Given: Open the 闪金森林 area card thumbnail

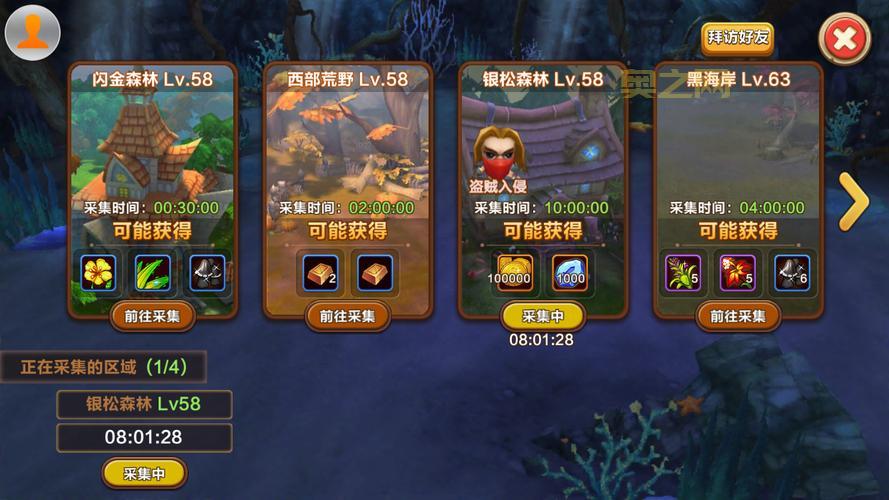Looking at the screenshot, I should pos(152,140).
